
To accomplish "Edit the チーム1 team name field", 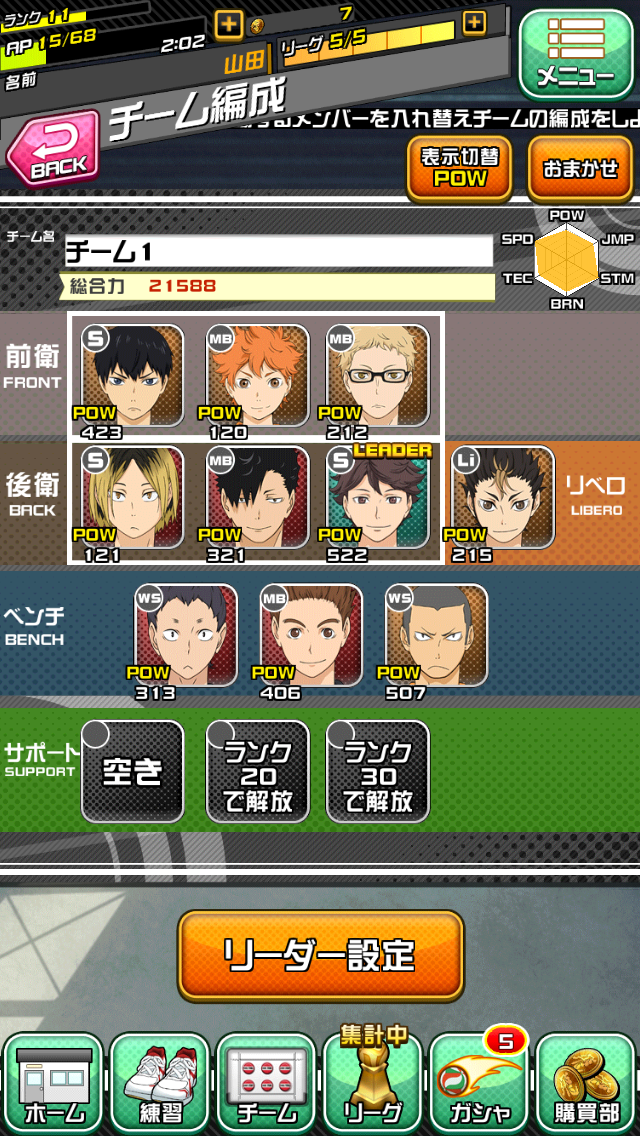I will pyautogui.click(x=279, y=251).
